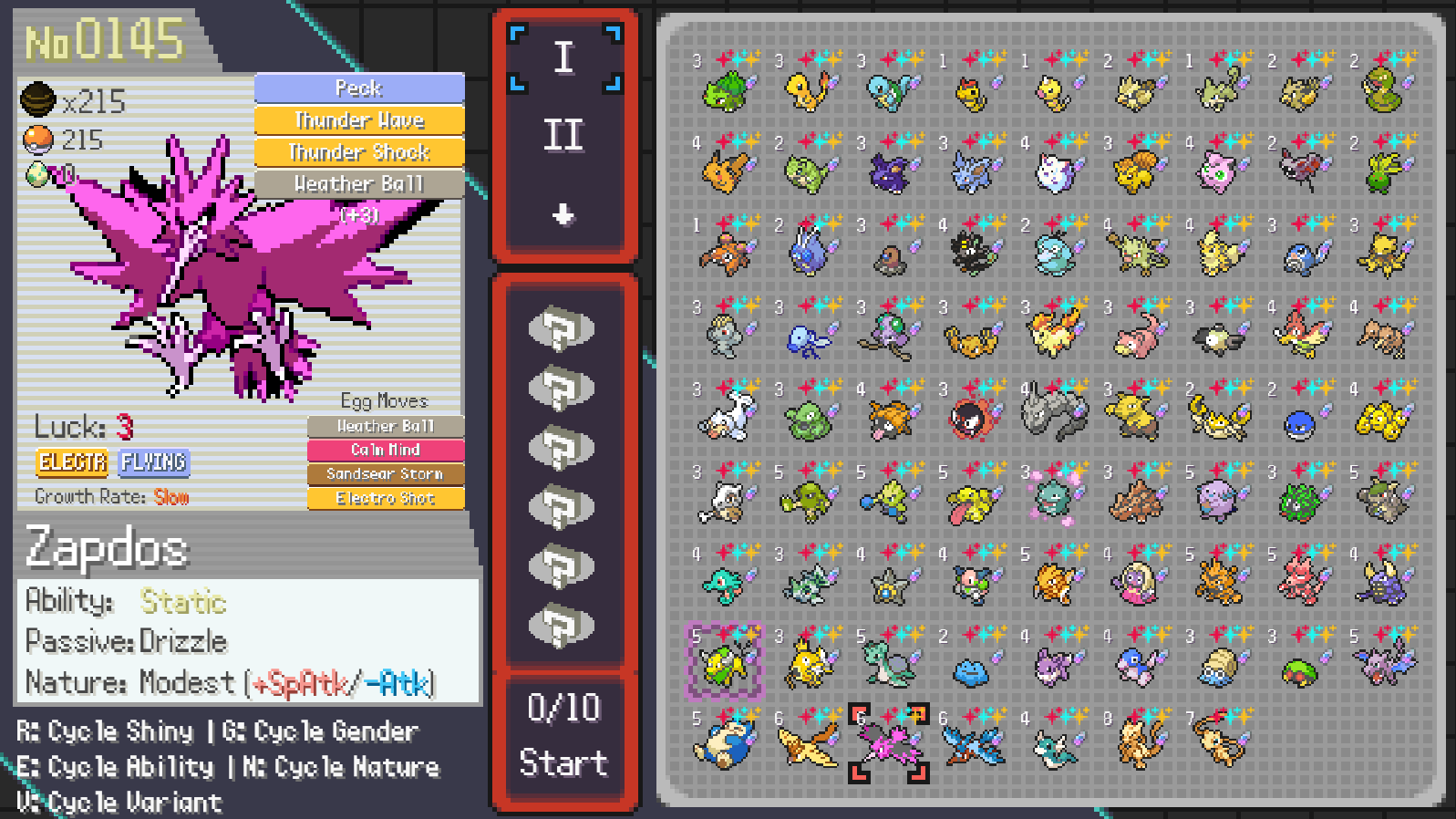1456x819 pixels.
Task: Click the topmost question-mark egg slot icon
Action: 563,328
